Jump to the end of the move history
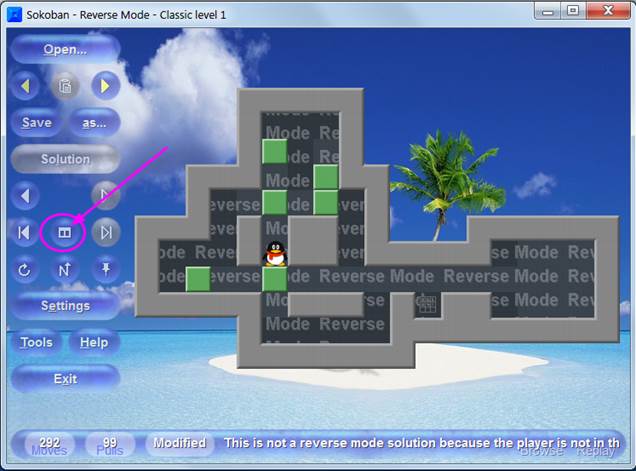Screen dimensions: 636x471 coord(105,233)
